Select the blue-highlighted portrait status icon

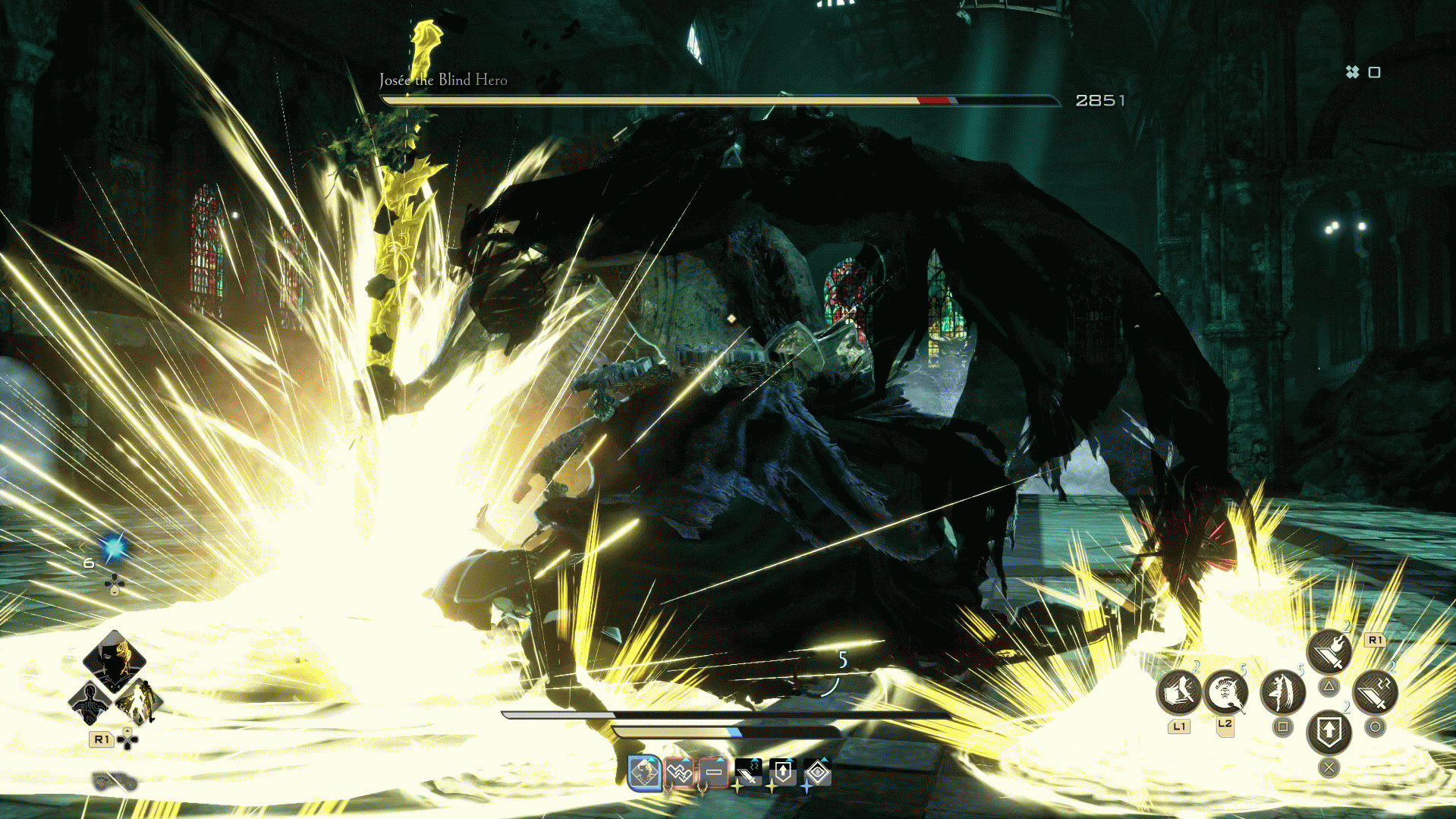(x=645, y=773)
